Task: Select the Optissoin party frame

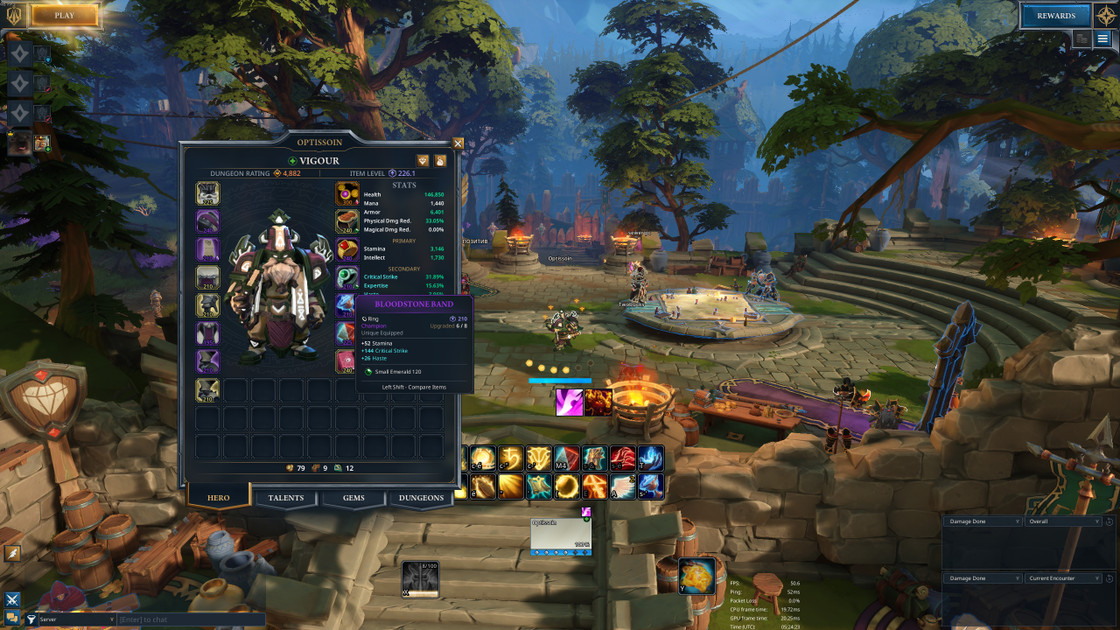Action: pyautogui.click(x=561, y=536)
